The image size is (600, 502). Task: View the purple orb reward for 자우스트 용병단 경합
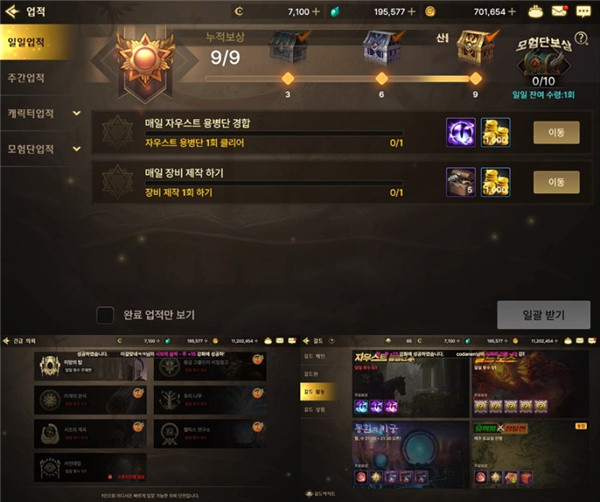click(461, 133)
